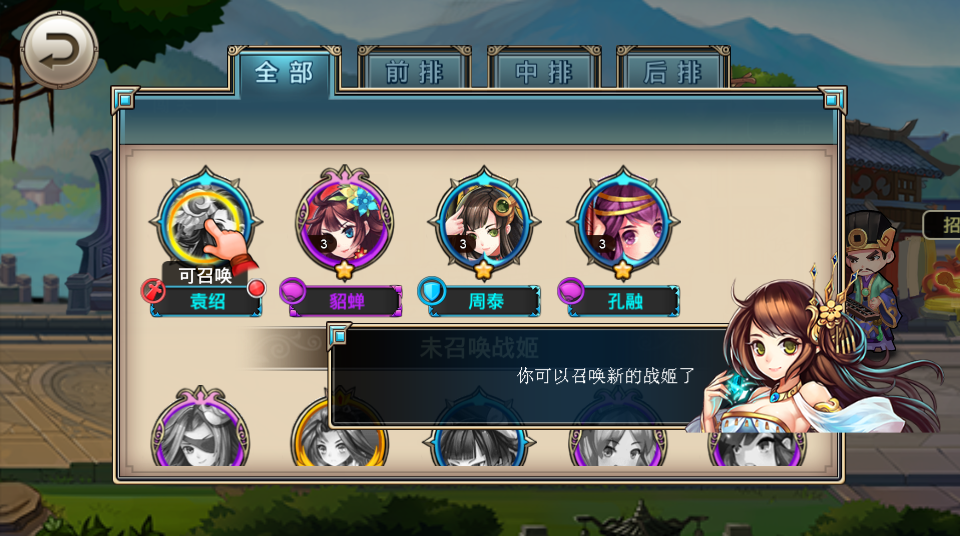Open the 前排 front row tab
Viewport: 960px width, 536px height.
[414, 72]
